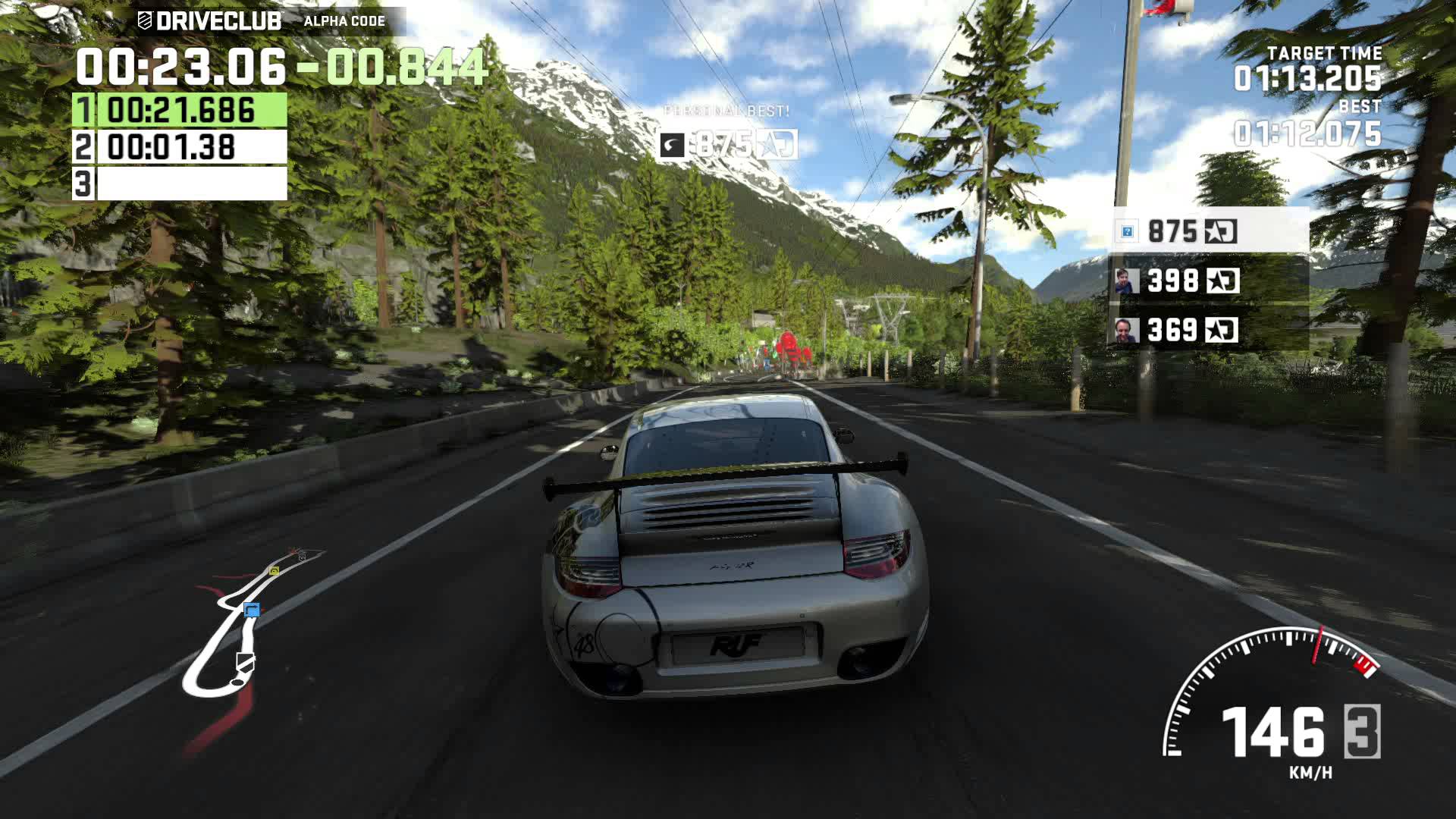This screenshot has width=1456, height=819.
Task: Select the highlighted sector 1 time row
Action: click(180, 110)
